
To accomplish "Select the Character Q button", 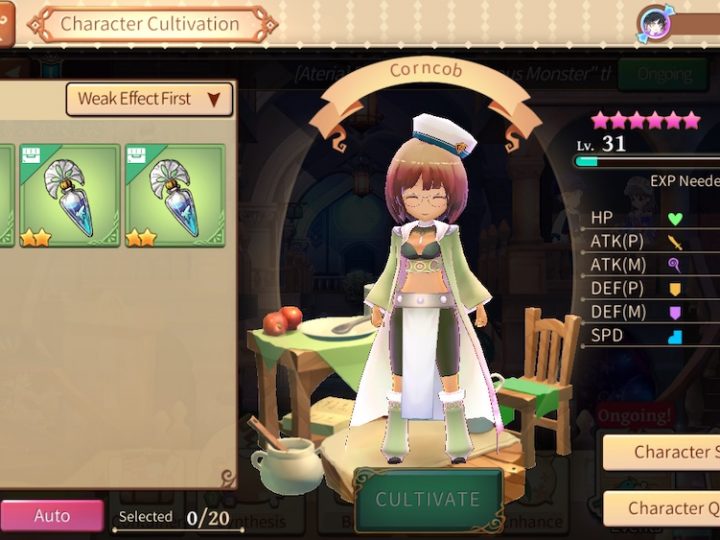I will point(661,508).
